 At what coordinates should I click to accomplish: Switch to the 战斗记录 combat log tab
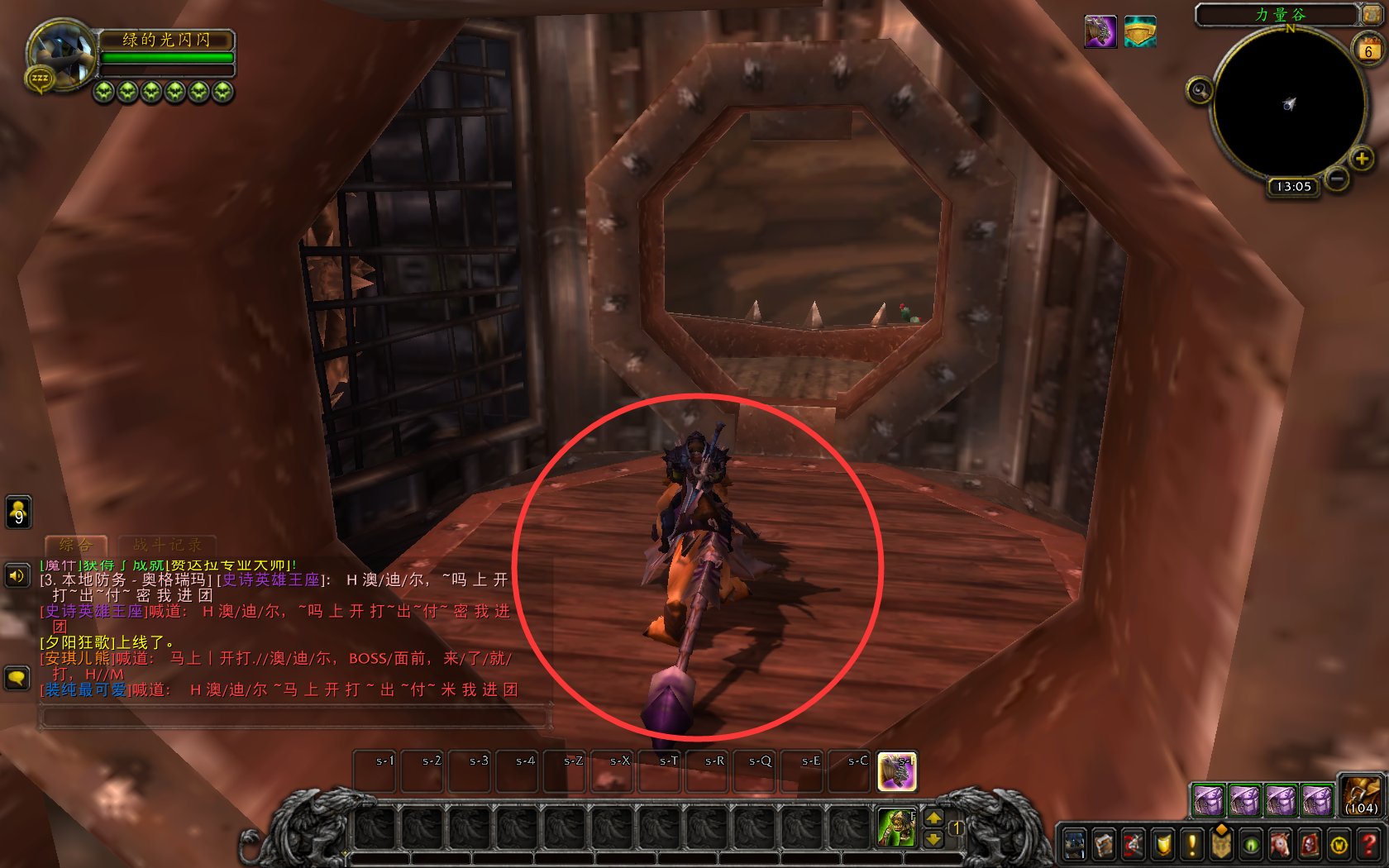(x=169, y=545)
